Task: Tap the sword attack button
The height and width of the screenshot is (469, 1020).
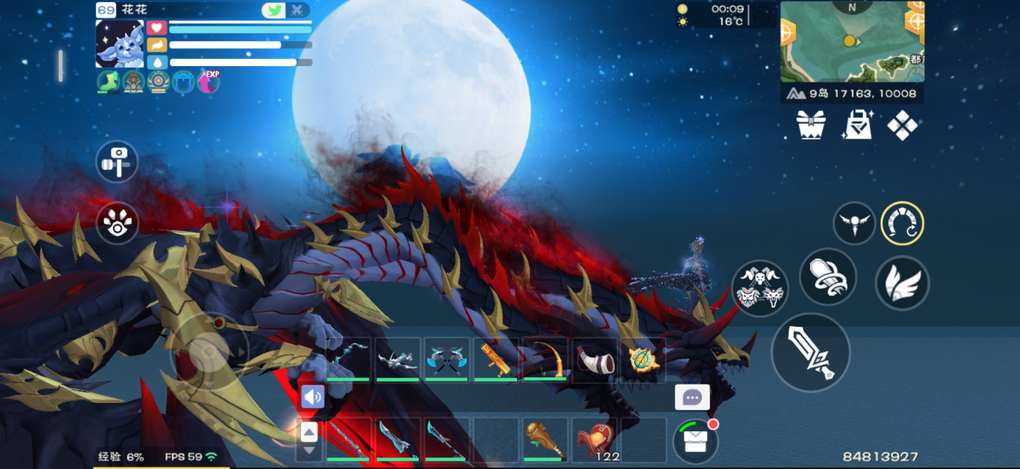Action: (810, 352)
